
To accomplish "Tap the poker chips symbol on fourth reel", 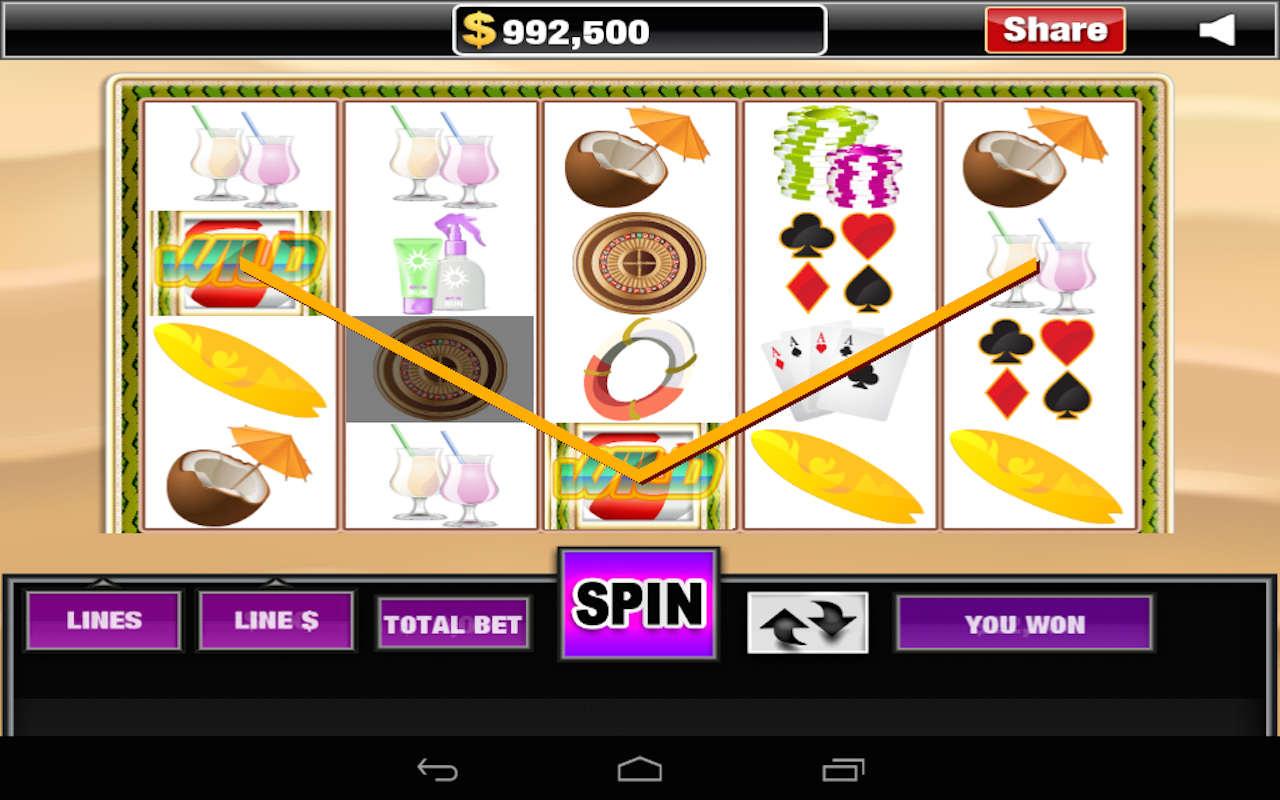I will point(838,155).
